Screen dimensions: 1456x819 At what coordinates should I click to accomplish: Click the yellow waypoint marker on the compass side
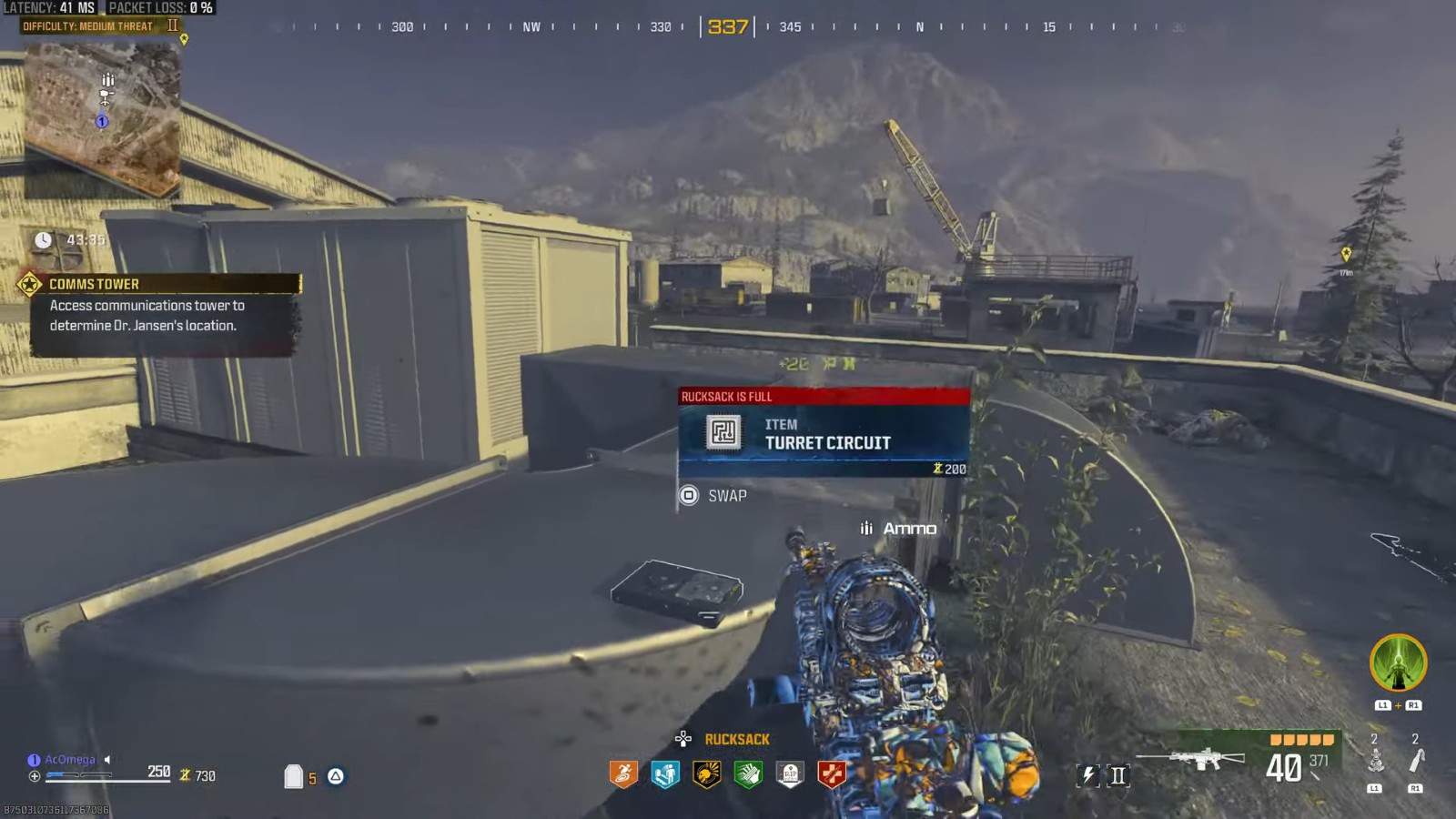click(1346, 255)
